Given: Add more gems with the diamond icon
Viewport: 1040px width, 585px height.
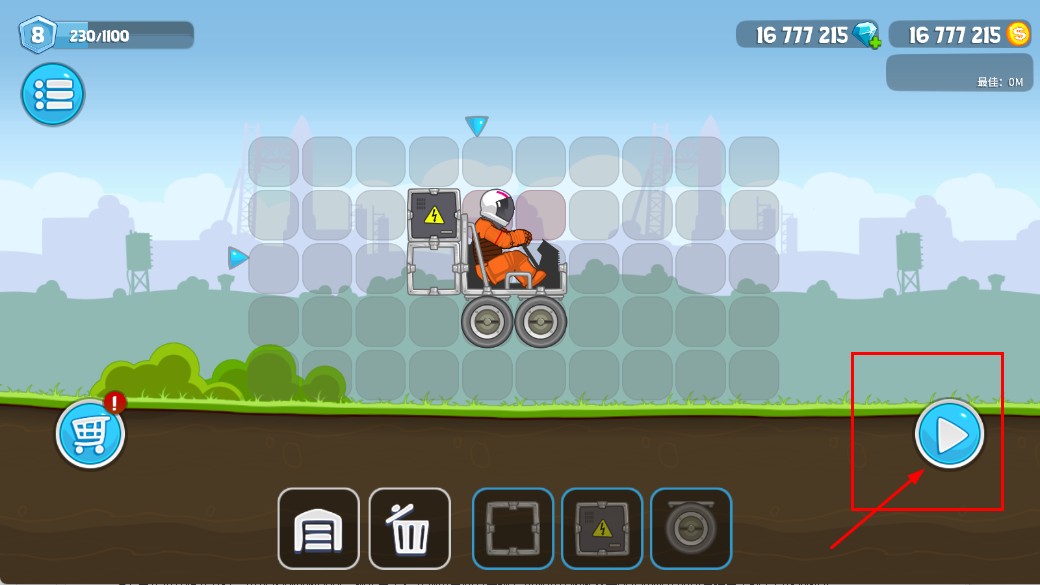Looking at the screenshot, I should click(866, 35).
